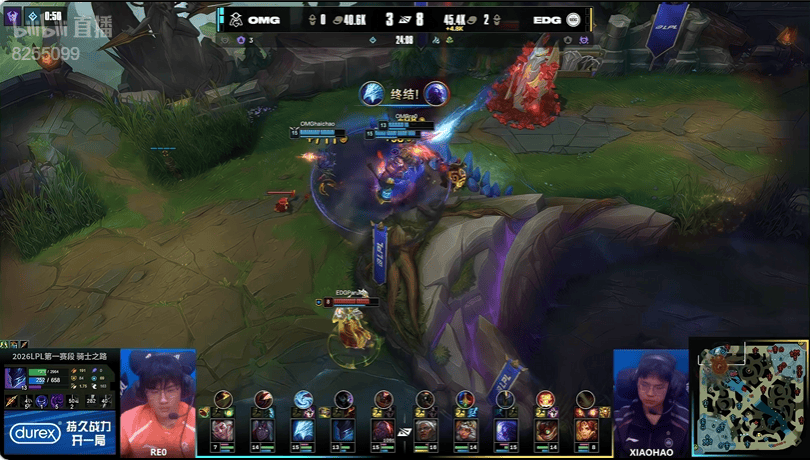This screenshot has height=460, width=810.
Task: Select the REO player camera feed
Action: tap(158, 402)
